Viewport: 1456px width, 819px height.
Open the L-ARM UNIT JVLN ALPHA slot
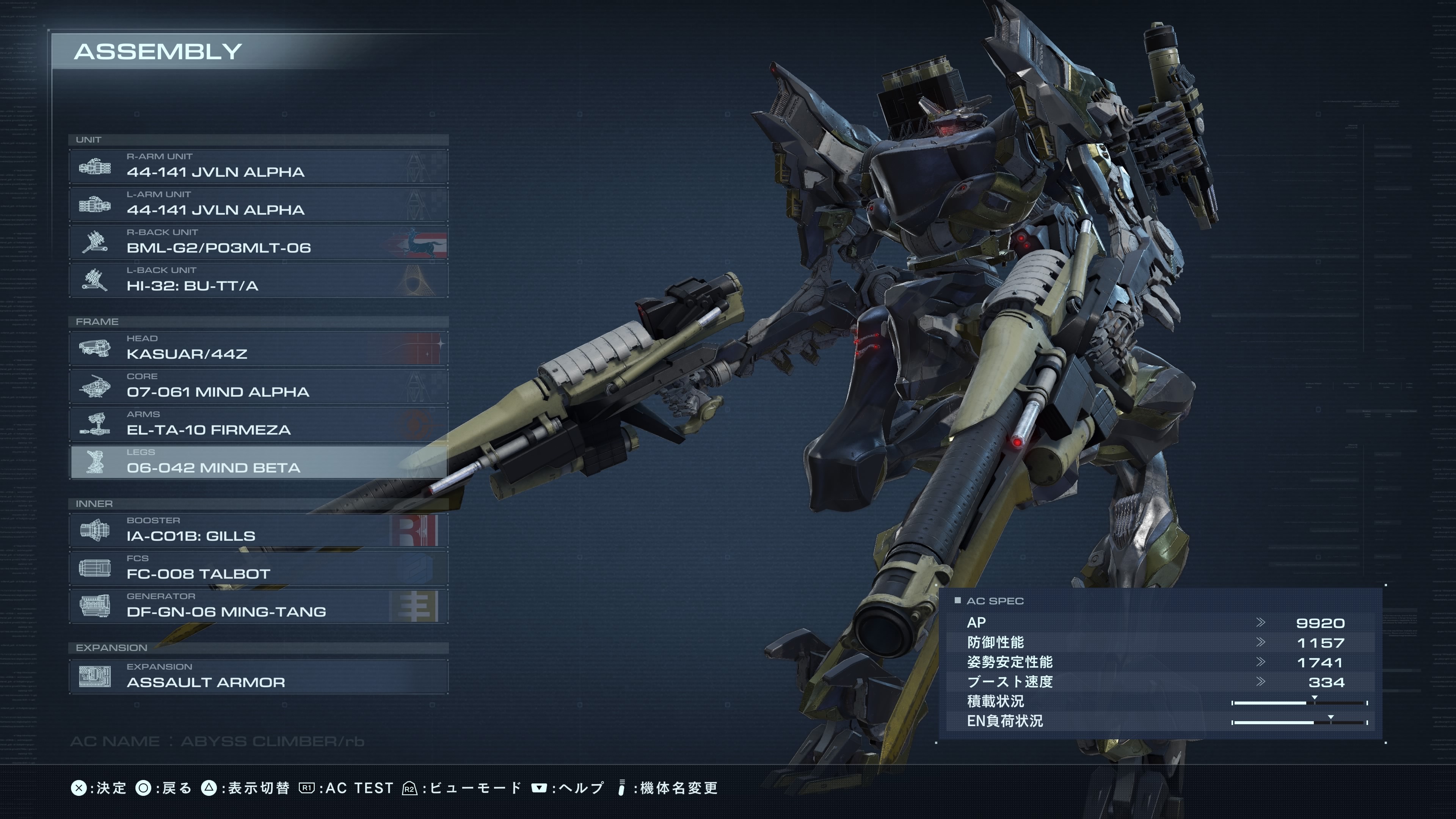[x=258, y=204]
